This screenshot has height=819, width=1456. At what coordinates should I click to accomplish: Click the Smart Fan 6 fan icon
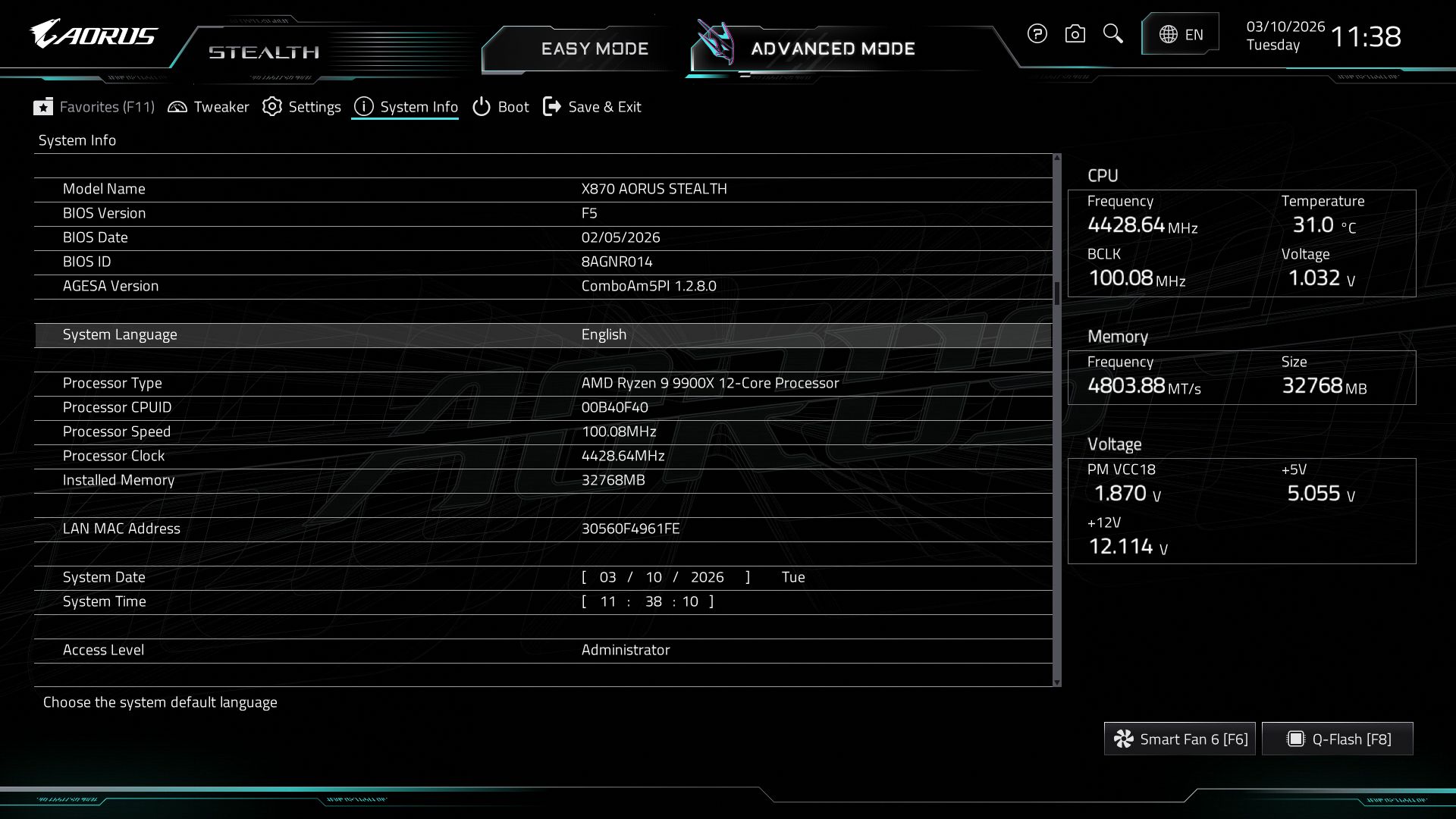click(x=1122, y=738)
